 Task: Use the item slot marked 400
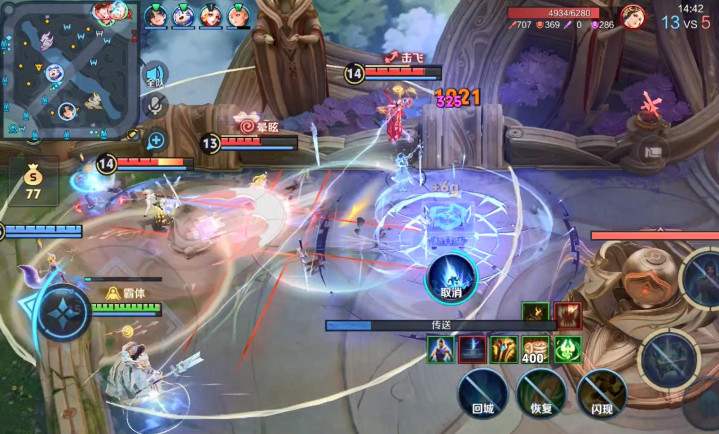(535, 349)
